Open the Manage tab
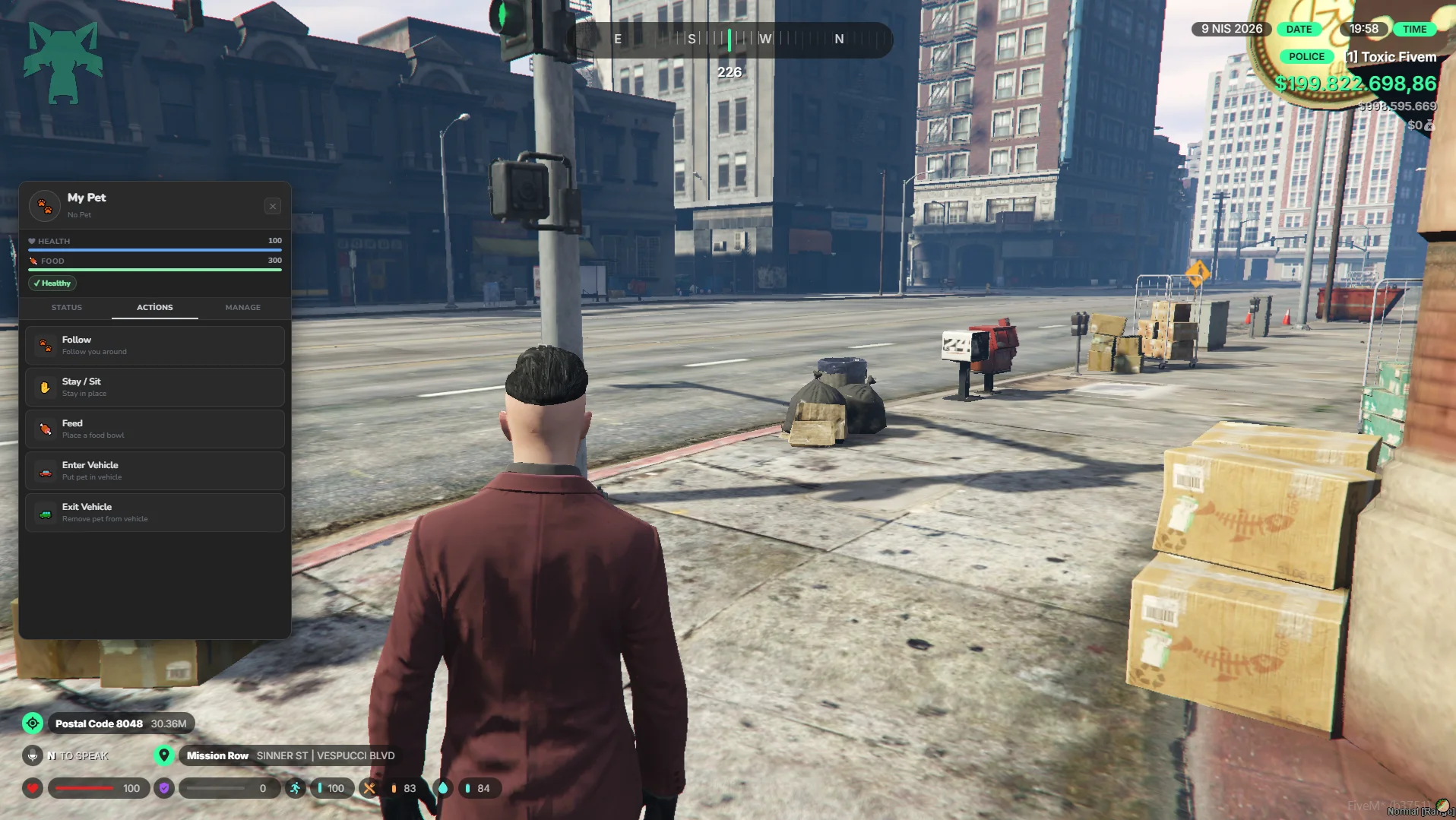 point(243,308)
